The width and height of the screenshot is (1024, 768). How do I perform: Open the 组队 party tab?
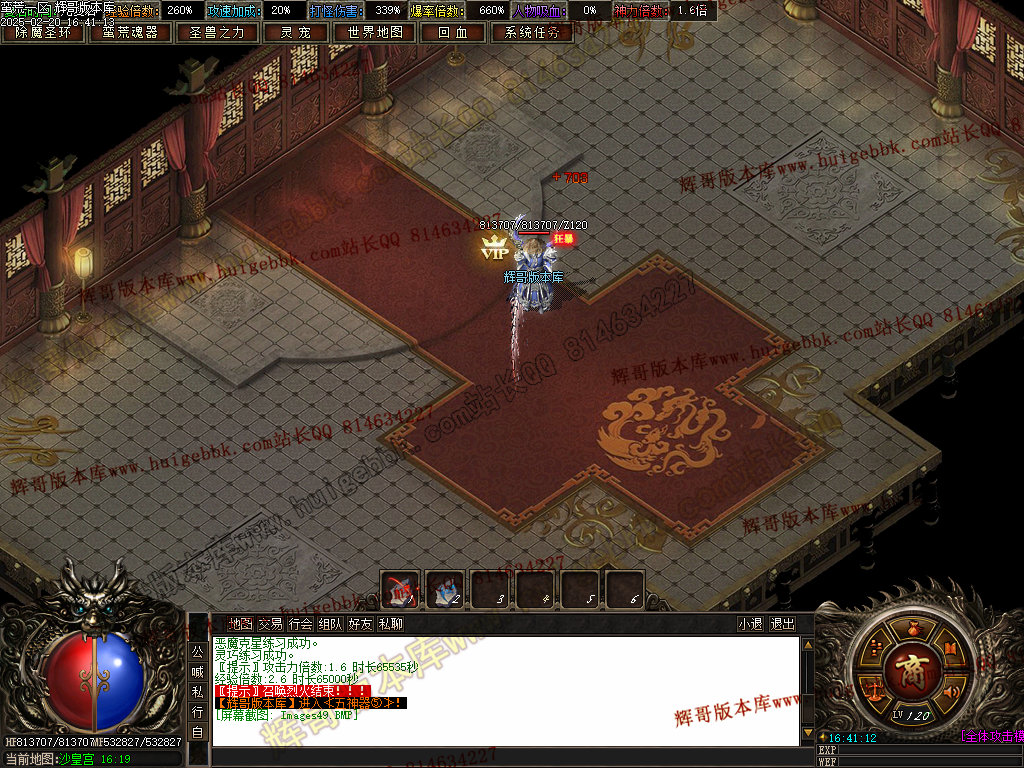coord(330,624)
